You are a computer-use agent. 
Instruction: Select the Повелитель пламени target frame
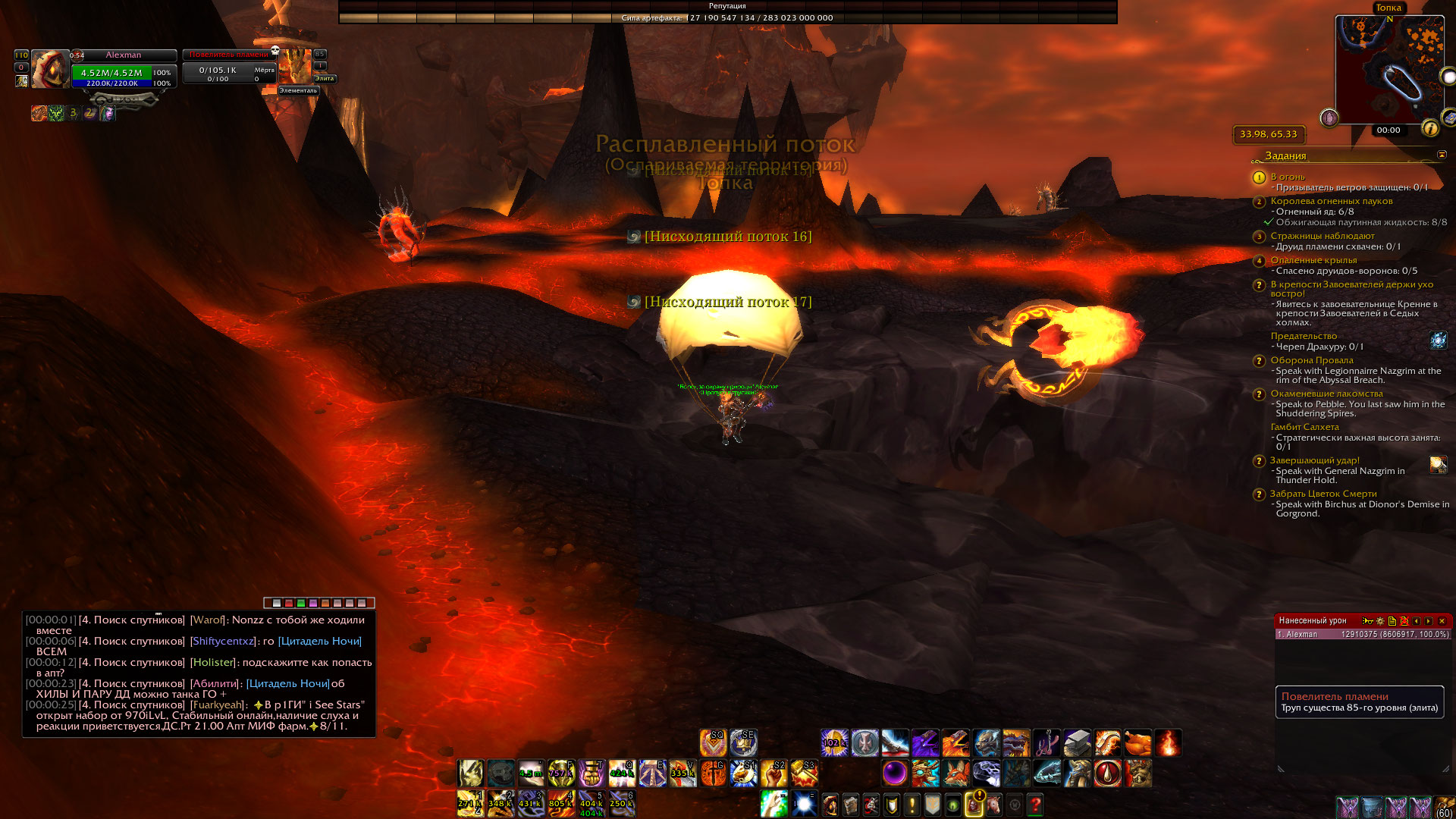point(227,68)
